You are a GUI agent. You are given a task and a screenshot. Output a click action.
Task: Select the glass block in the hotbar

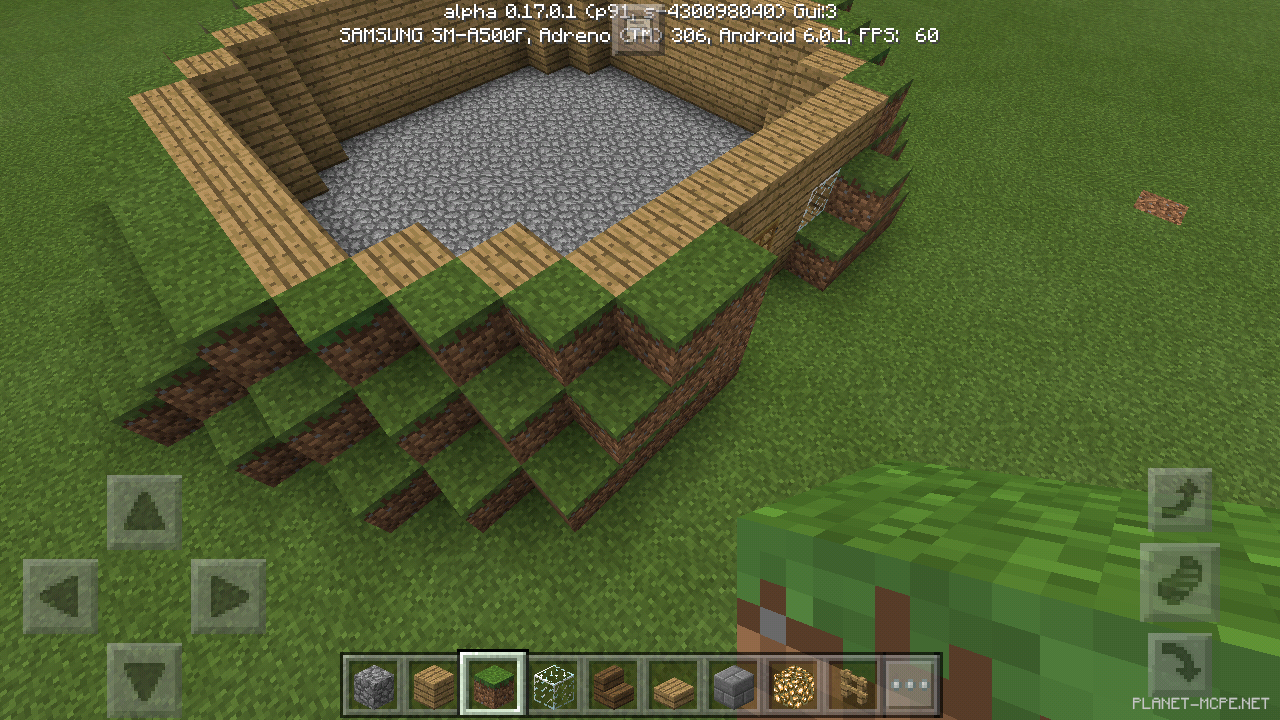tap(553, 685)
